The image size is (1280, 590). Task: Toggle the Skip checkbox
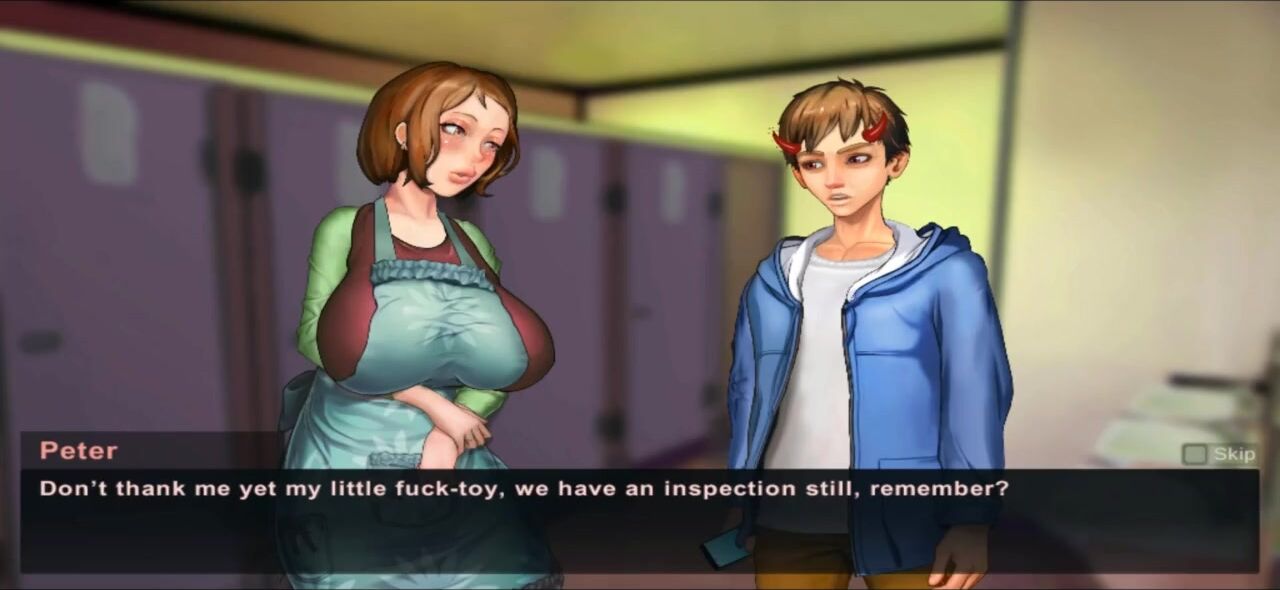[1194, 455]
